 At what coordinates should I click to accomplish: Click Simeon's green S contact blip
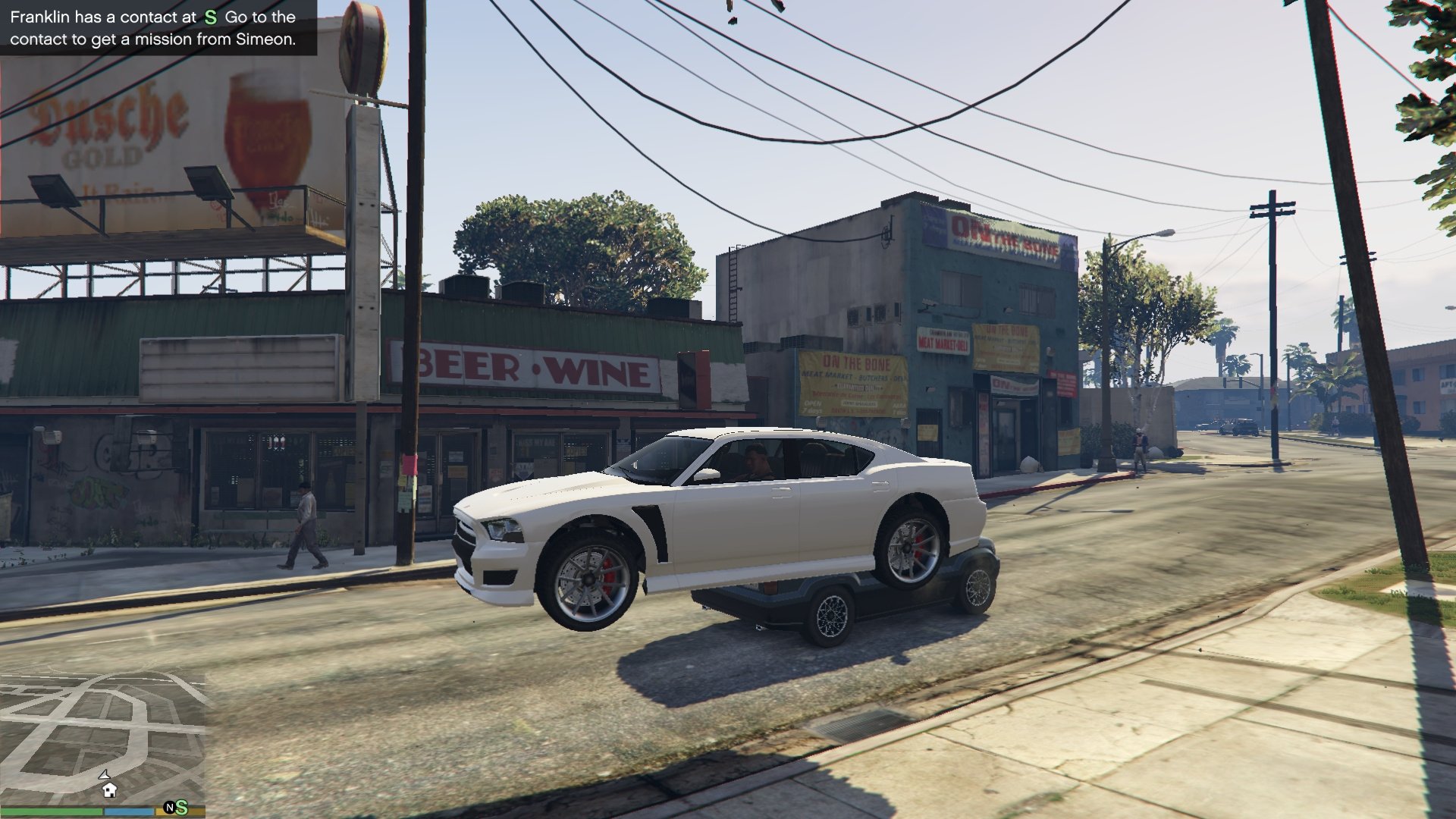(x=181, y=808)
